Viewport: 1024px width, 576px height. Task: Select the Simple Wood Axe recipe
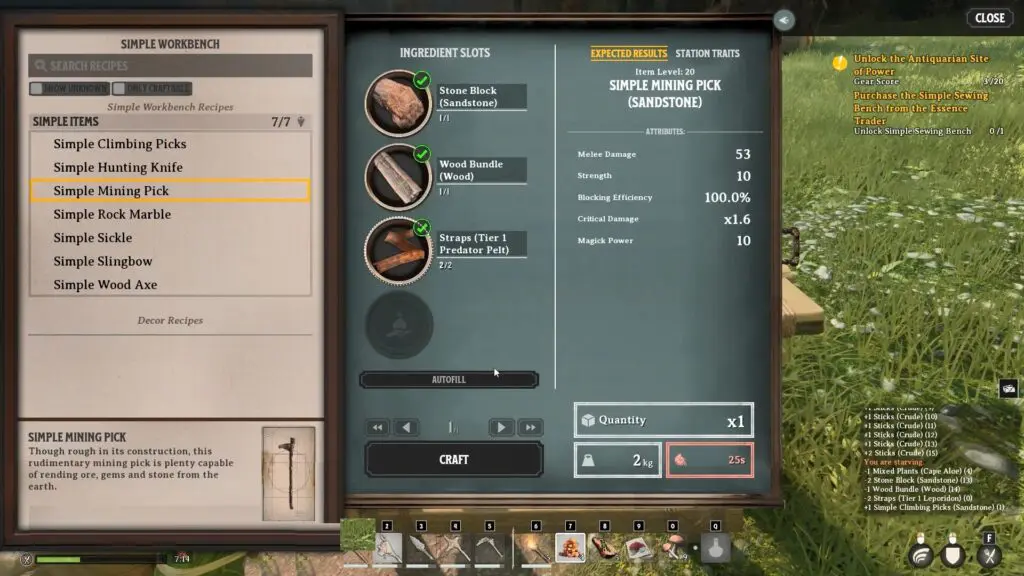(x=105, y=285)
